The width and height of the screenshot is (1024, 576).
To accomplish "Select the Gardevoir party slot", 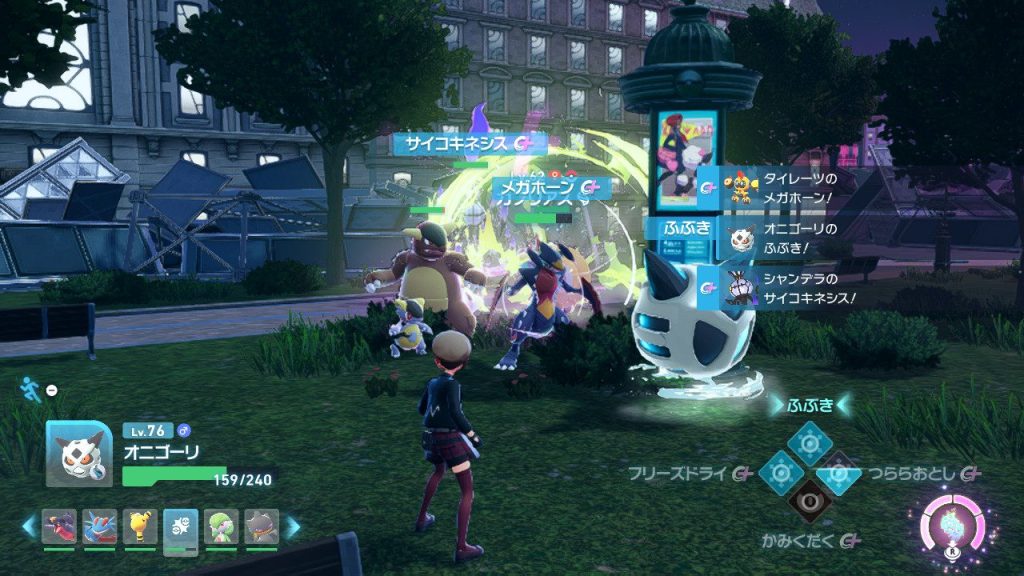I will (221, 526).
